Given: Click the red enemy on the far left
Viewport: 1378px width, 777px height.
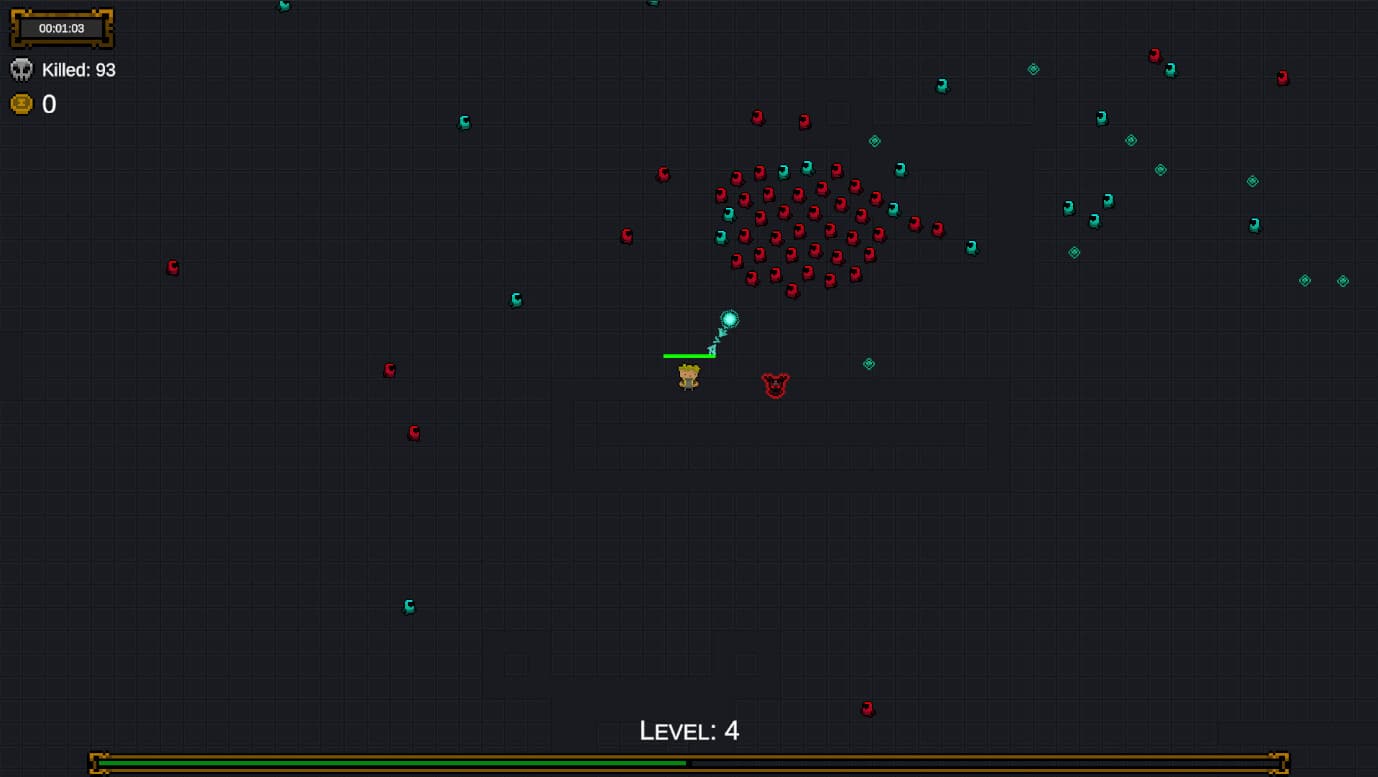Looking at the screenshot, I should (172, 267).
